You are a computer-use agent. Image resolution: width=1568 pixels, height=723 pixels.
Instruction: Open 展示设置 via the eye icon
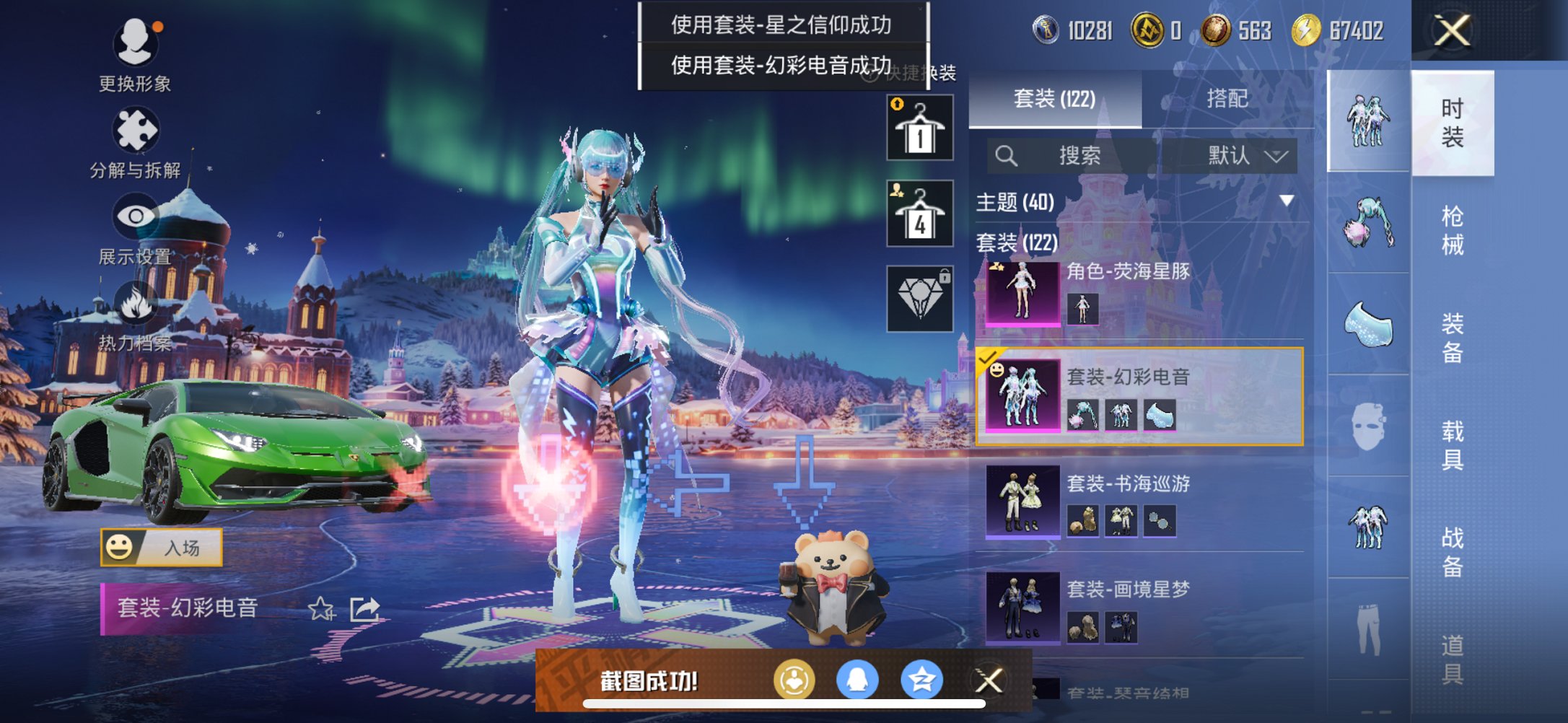(134, 215)
